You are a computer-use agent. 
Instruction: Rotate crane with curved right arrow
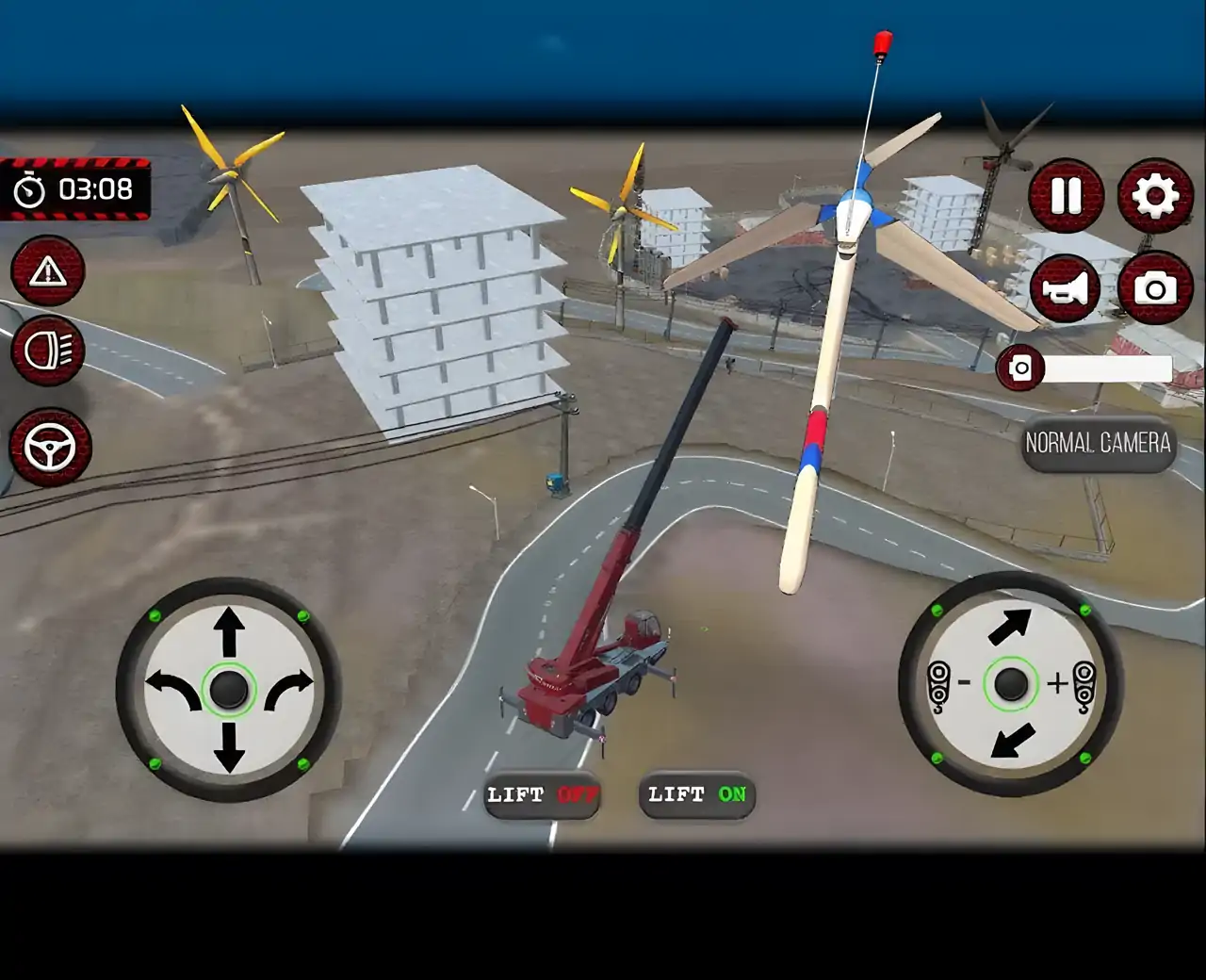point(287,689)
